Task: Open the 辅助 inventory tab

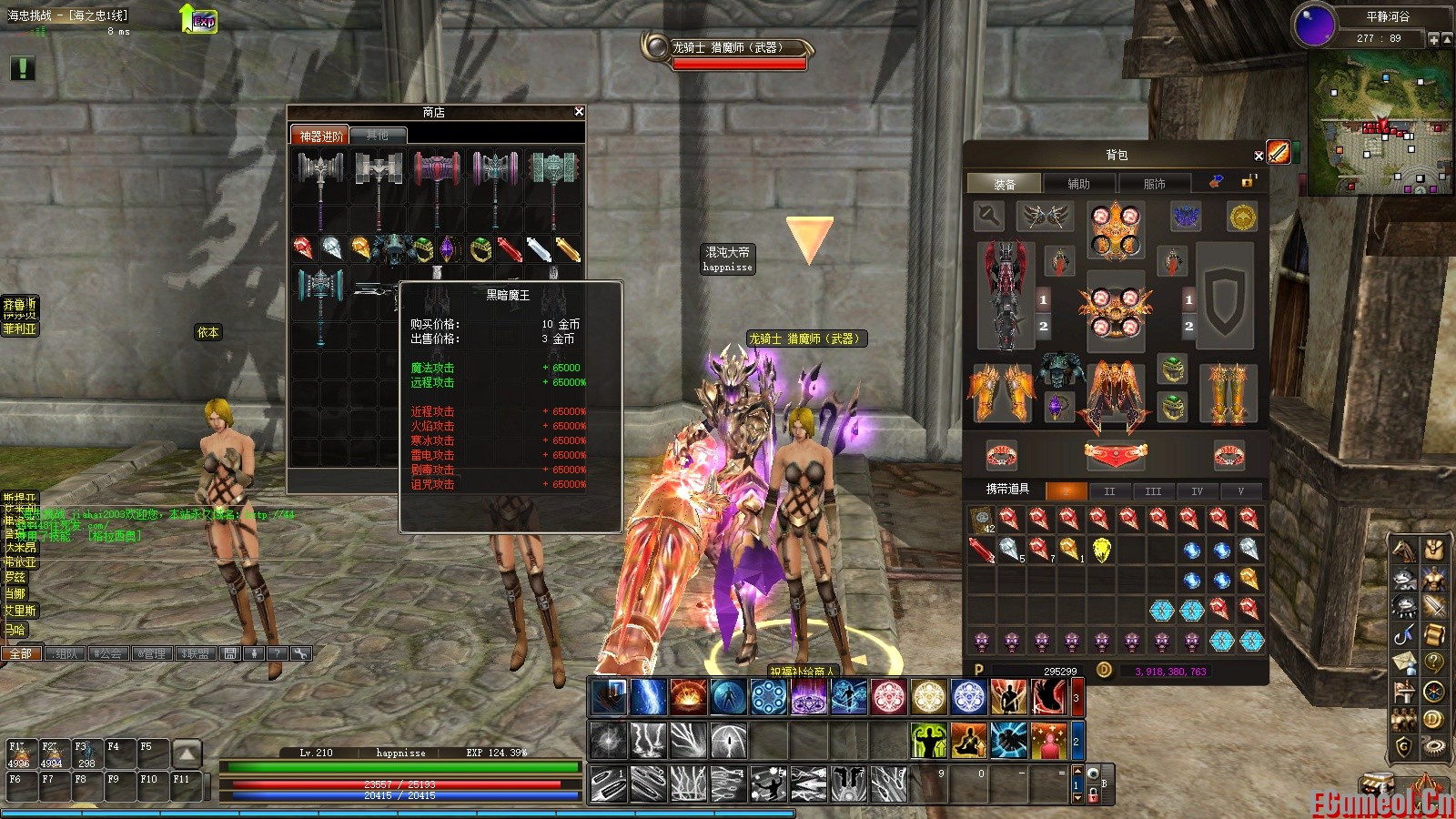Action: 1078,184
